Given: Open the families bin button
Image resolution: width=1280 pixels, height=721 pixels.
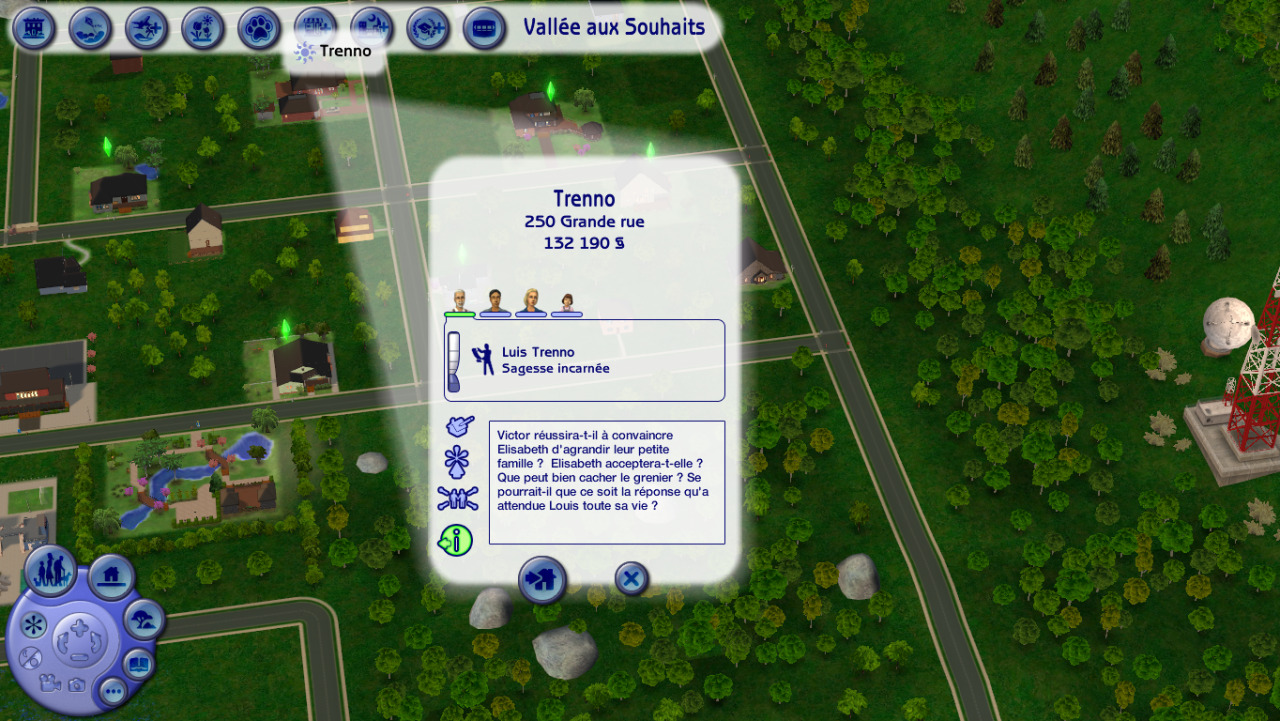Looking at the screenshot, I should coord(50,570).
